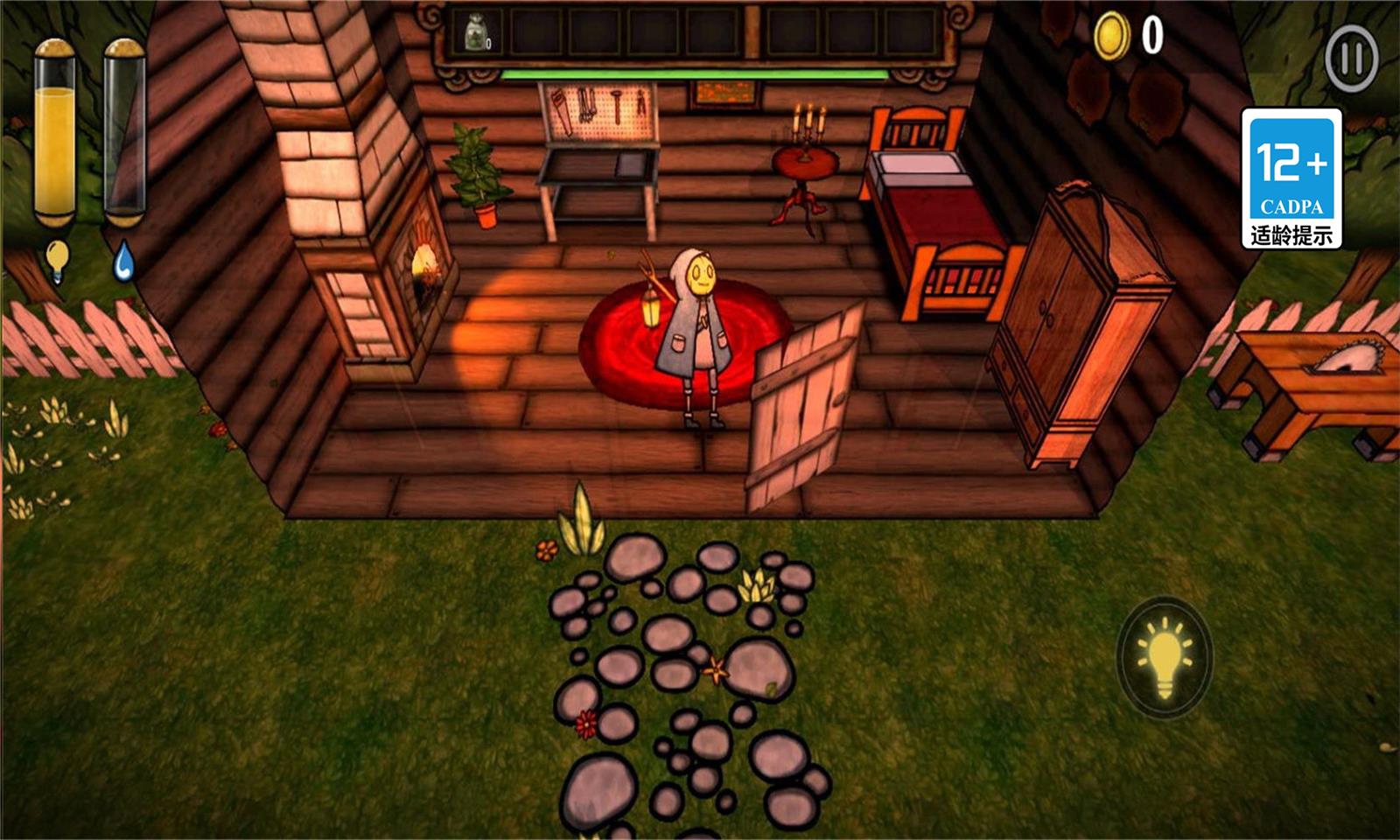Toggle the lantern light bulb button

[x=1165, y=657]
